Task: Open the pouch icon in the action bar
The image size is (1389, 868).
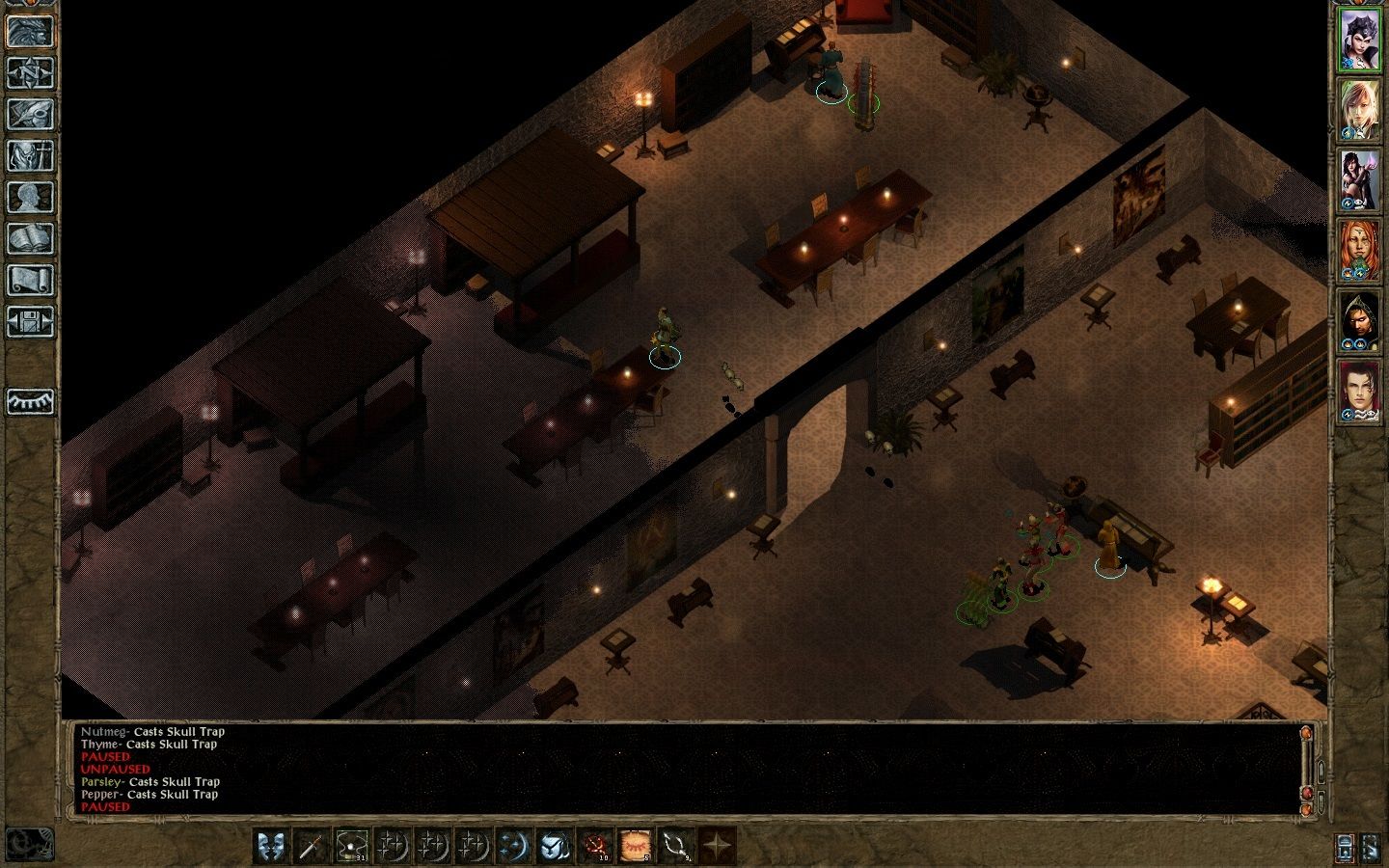Action: click(554, 846)
